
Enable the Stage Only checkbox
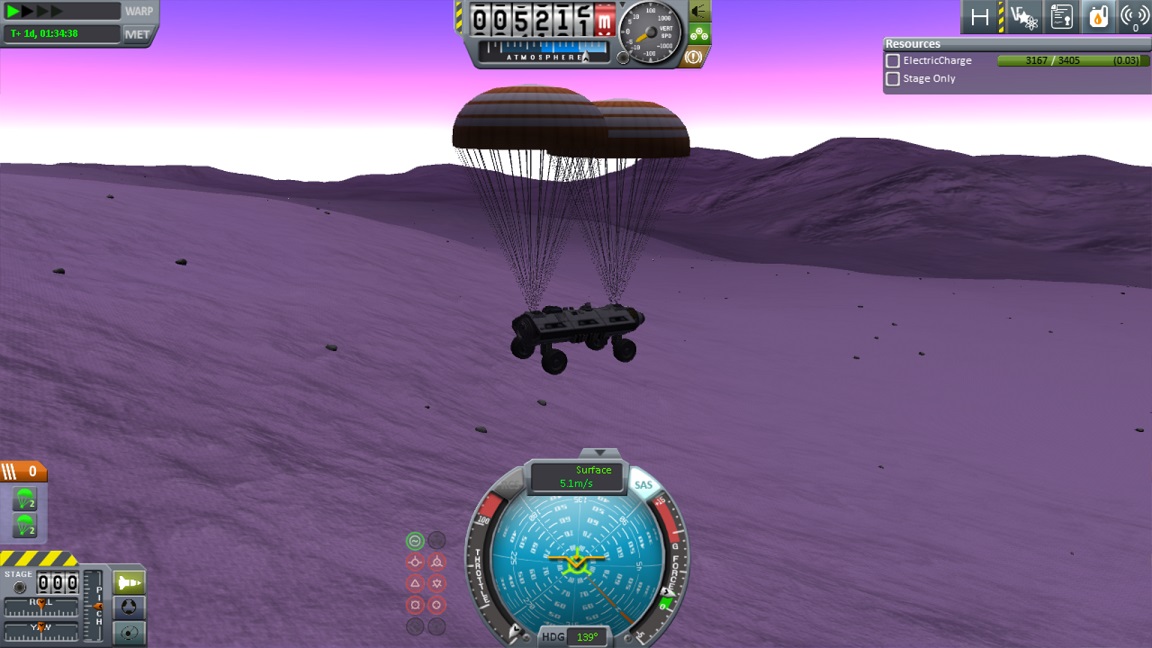[x=893, y=79]
